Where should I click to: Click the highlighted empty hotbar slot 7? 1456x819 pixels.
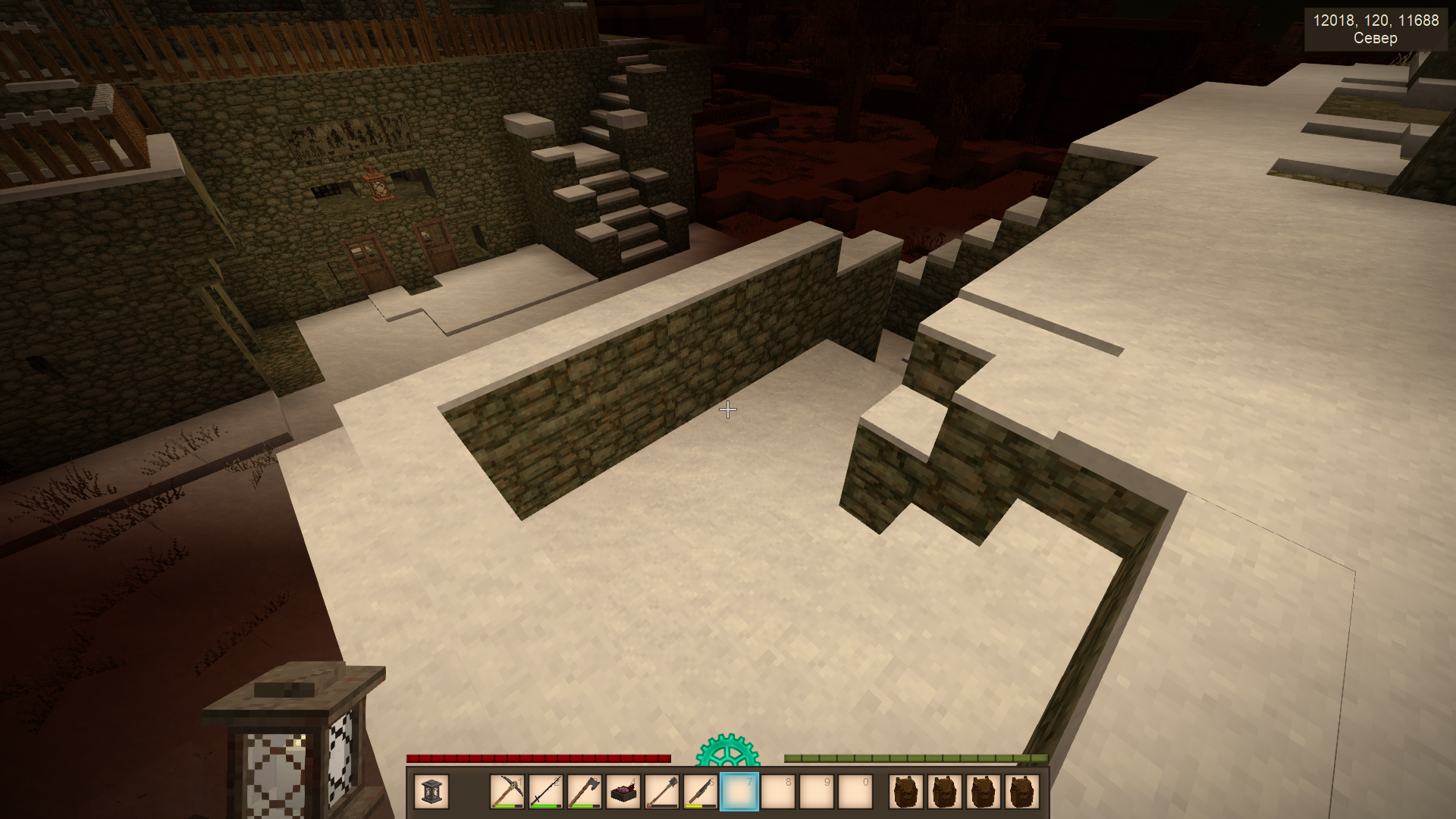(739, 792)
